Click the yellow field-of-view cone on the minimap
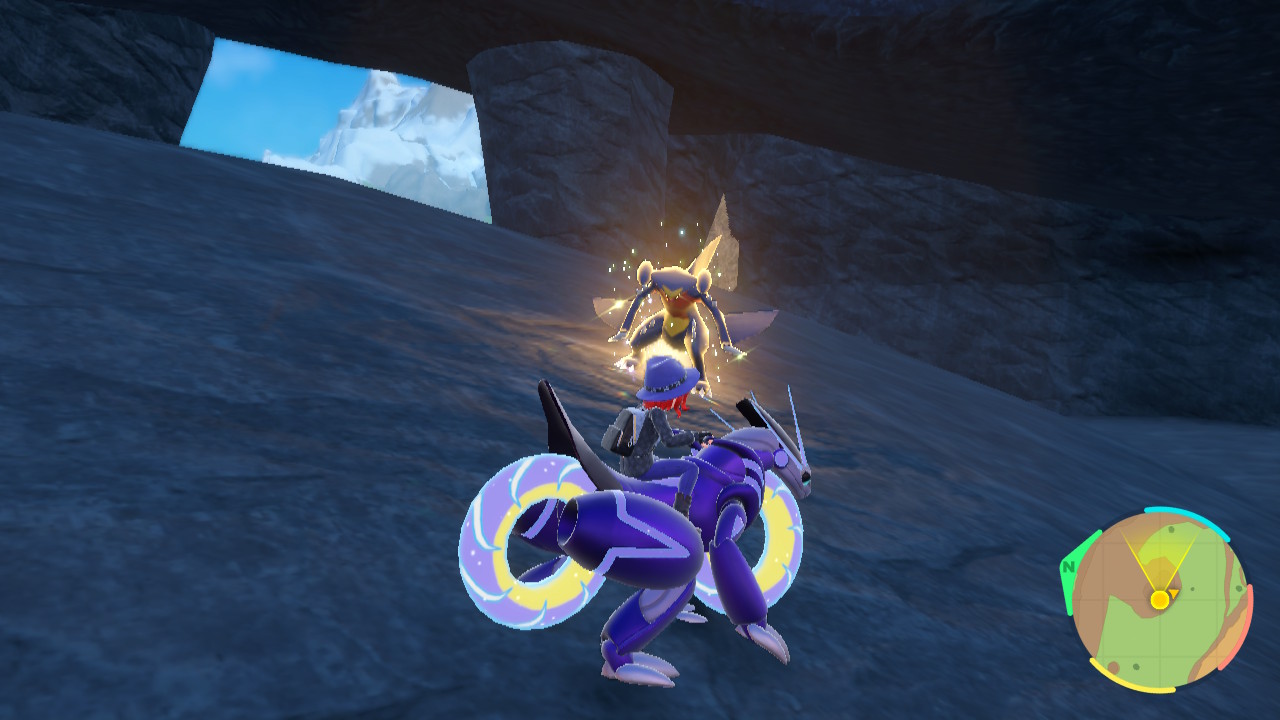 coord(1158,551)
